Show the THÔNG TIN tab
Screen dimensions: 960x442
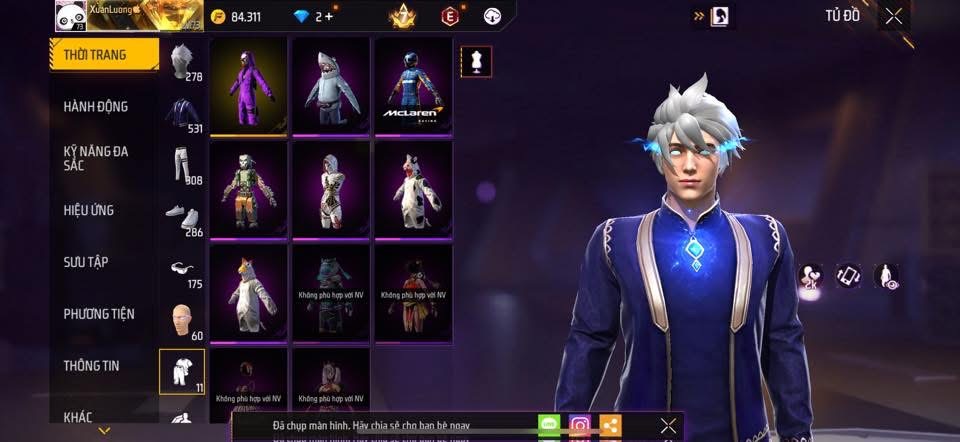pos(92,366)
